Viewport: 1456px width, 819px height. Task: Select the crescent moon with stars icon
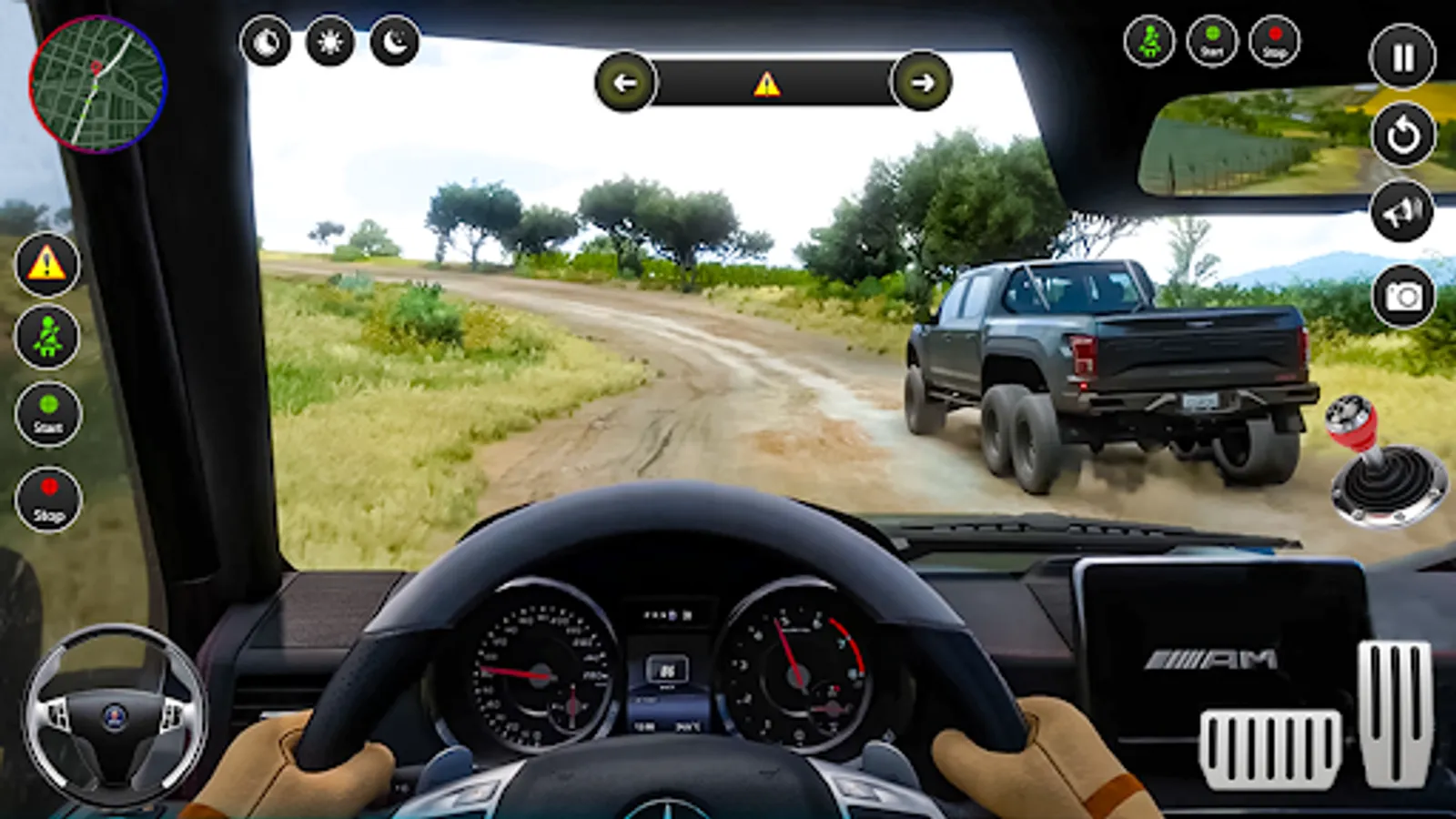(x=394, y=42)
